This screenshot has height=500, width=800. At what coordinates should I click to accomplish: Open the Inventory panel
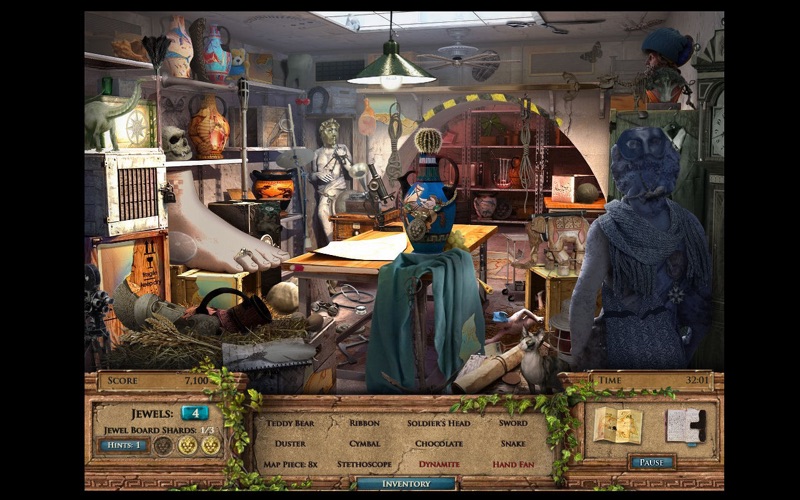406,484
